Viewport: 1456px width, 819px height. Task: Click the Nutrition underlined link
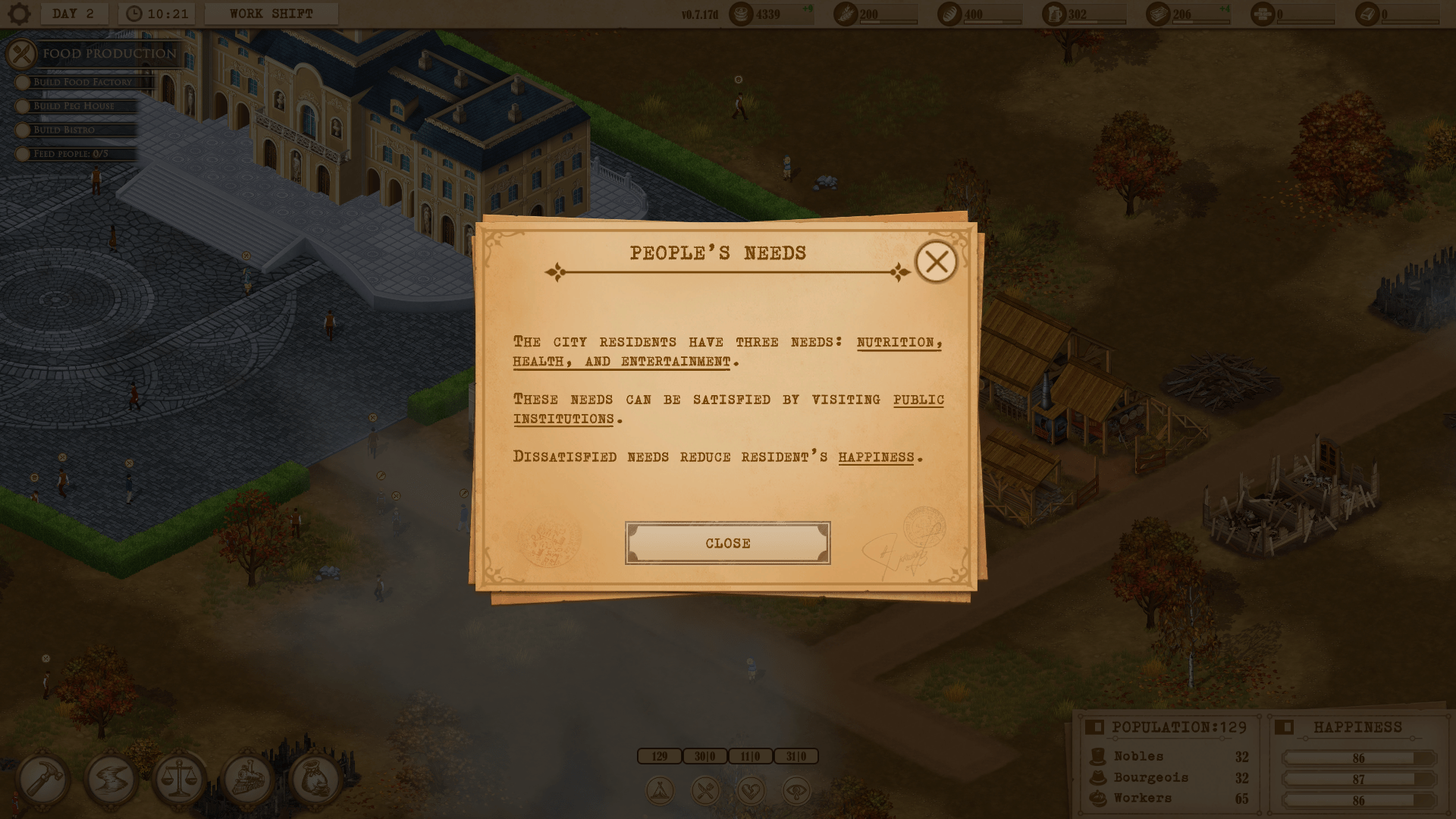(899, 342)
